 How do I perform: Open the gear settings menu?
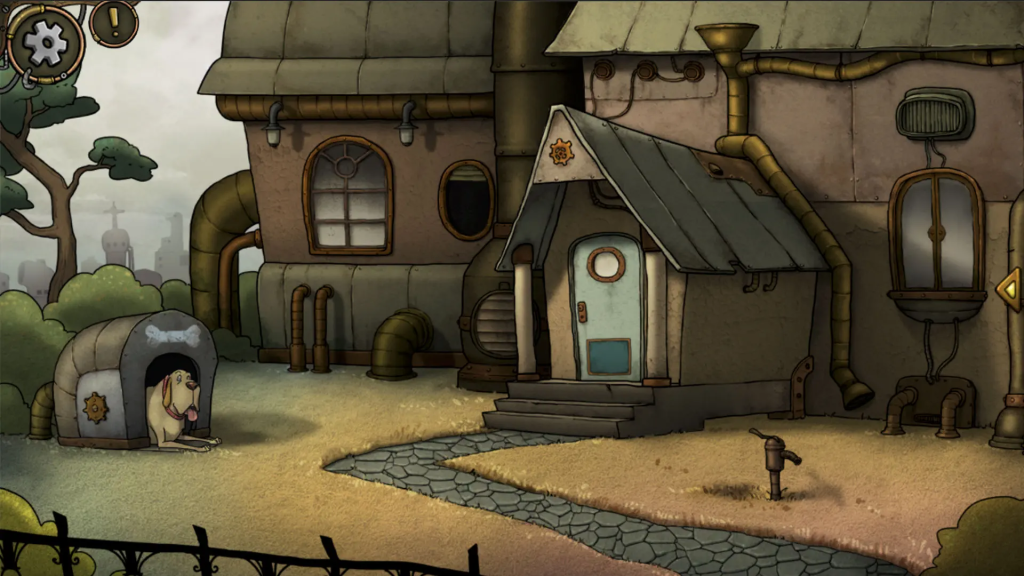pyautogui.click(x=45, y=43)
